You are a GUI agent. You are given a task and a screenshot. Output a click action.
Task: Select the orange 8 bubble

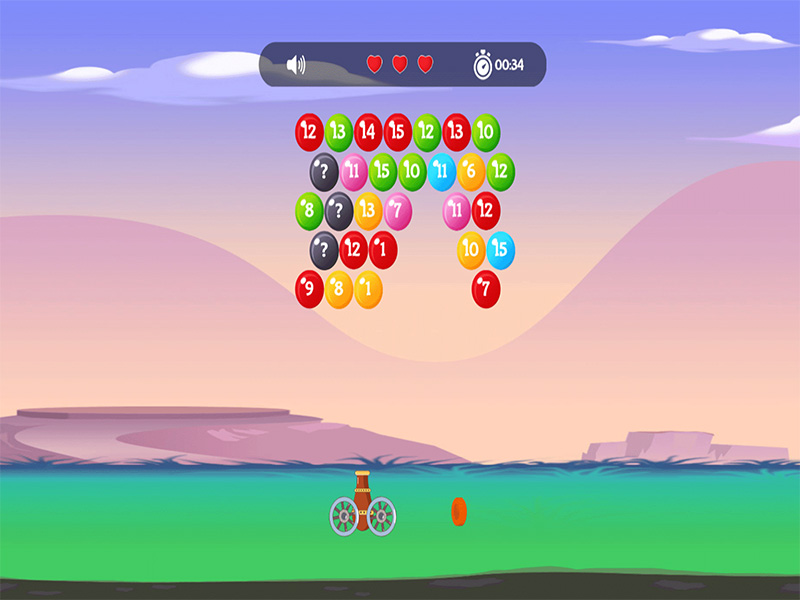(x=339, y=290)
